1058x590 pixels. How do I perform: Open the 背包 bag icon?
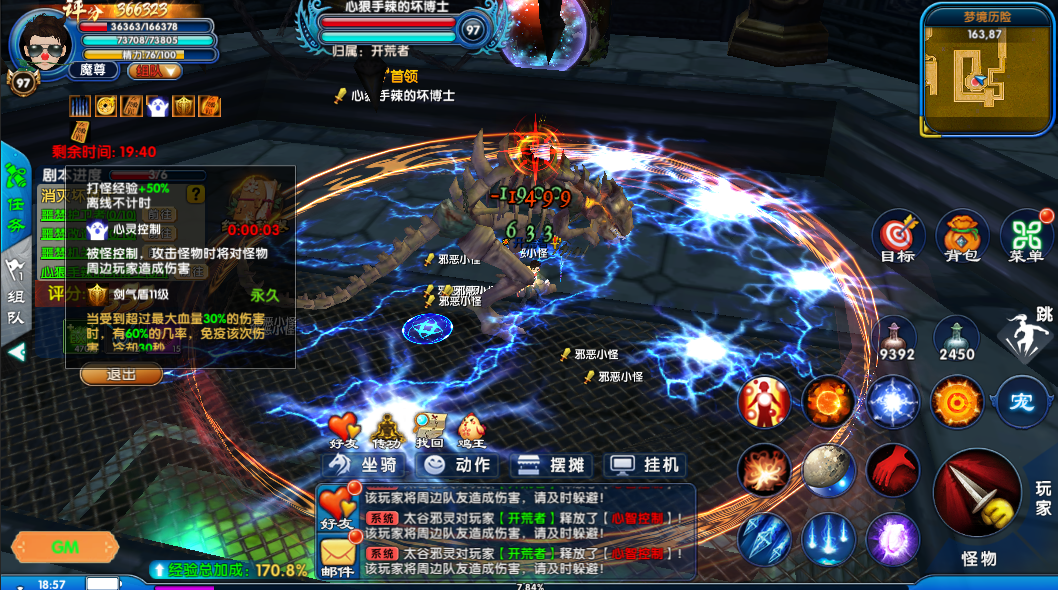(961, 236)
